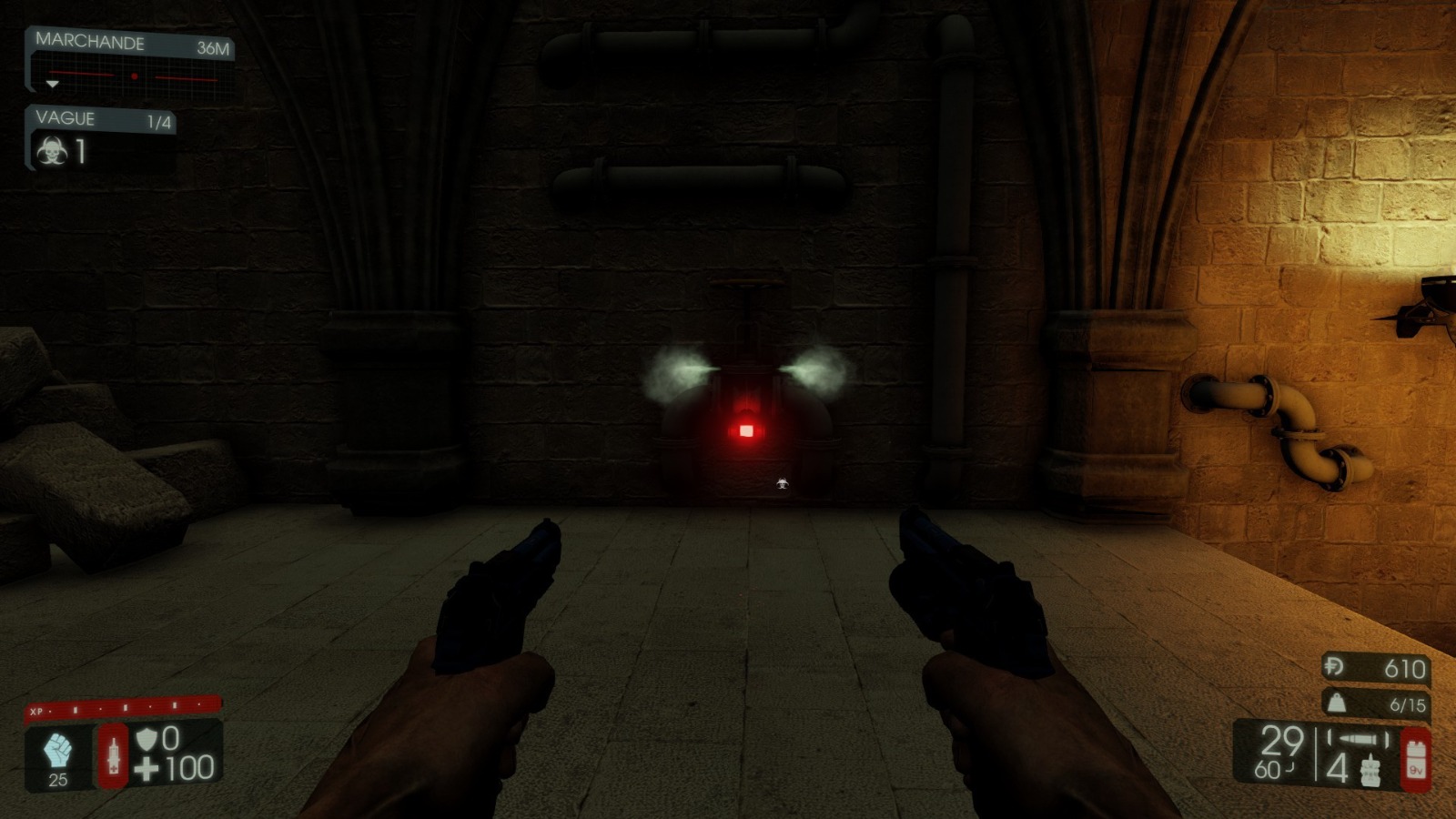
Task: Click the shield armor icon next to 0
Action: [x=148, y=739]
